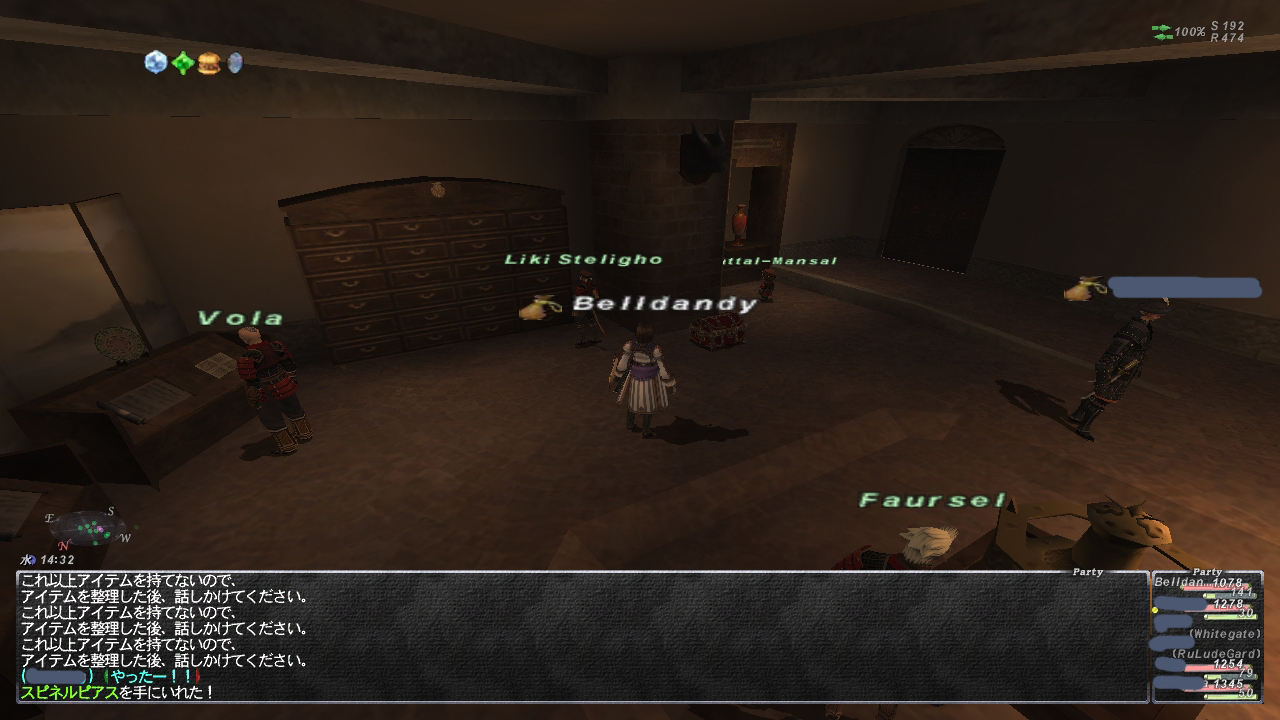This screenshot has height=720, width=1280.
Task: Click the chat log window
Action: [x=582, y=636]
